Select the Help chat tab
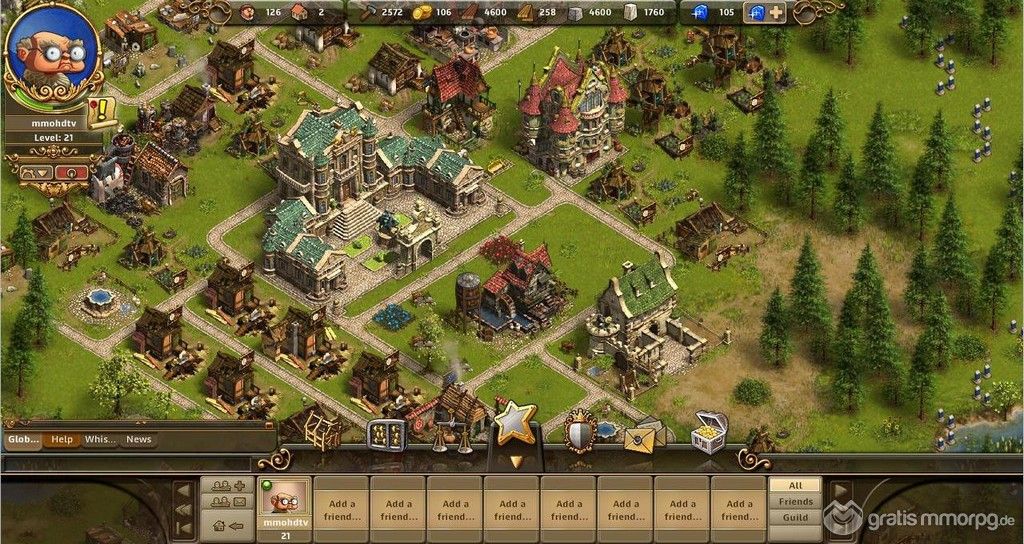 (61, 439)
